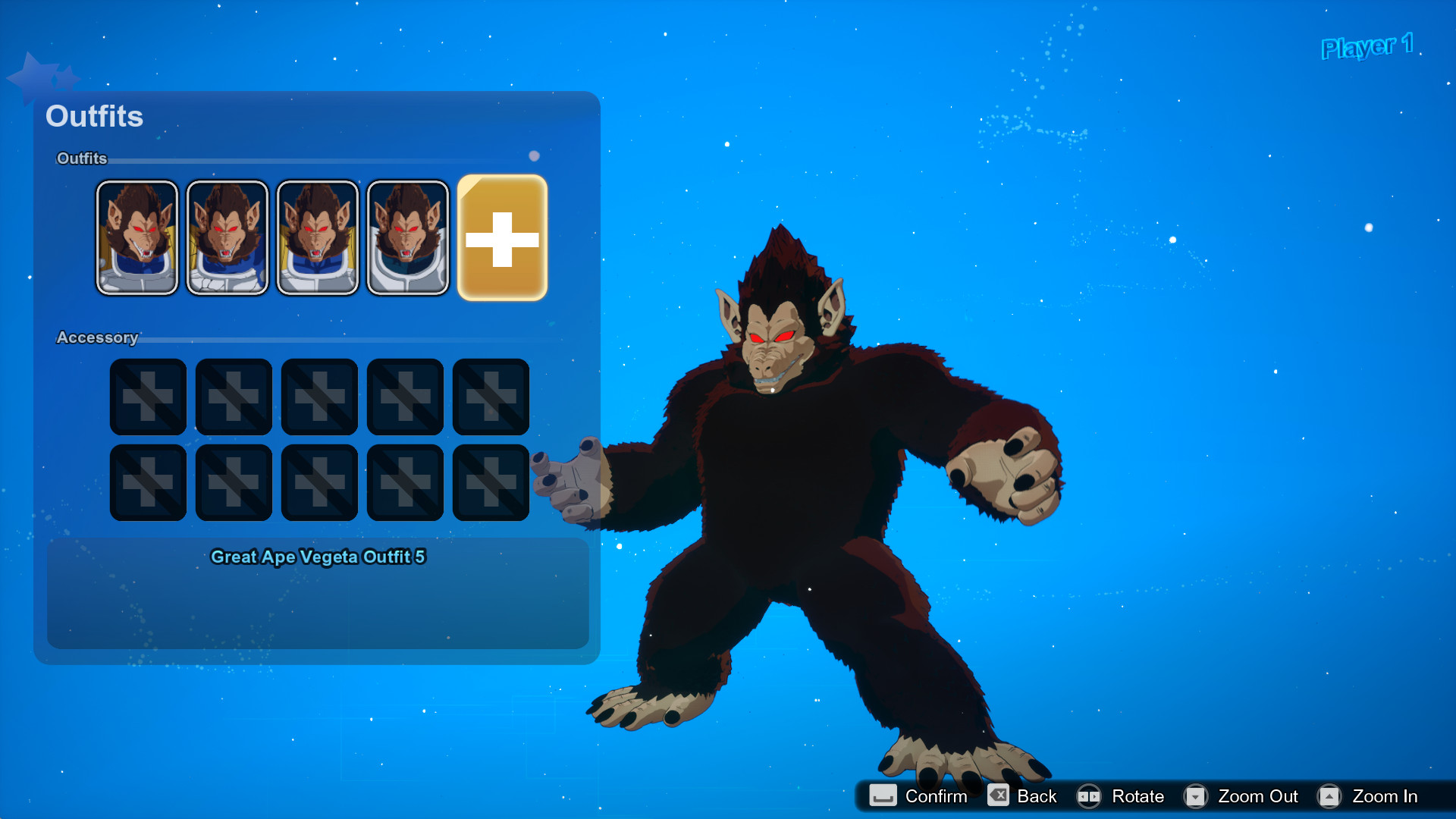Click the Player 1 label
The width and height of the screenshot is (1456, 819).
[x=1367, y=48]
